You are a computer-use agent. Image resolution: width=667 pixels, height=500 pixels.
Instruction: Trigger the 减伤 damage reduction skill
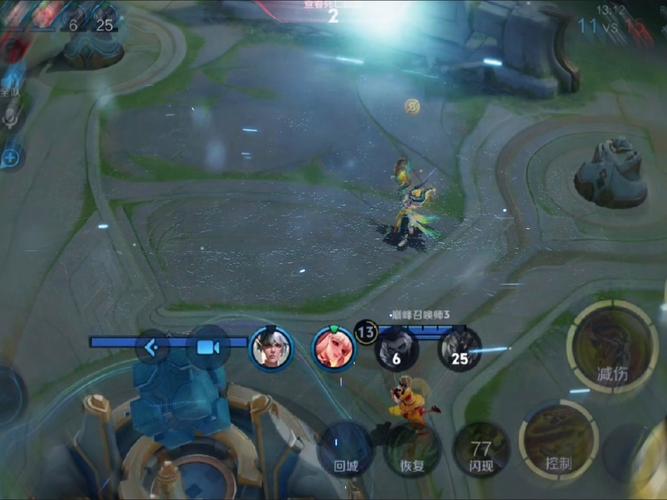click(x=611, y=345)
